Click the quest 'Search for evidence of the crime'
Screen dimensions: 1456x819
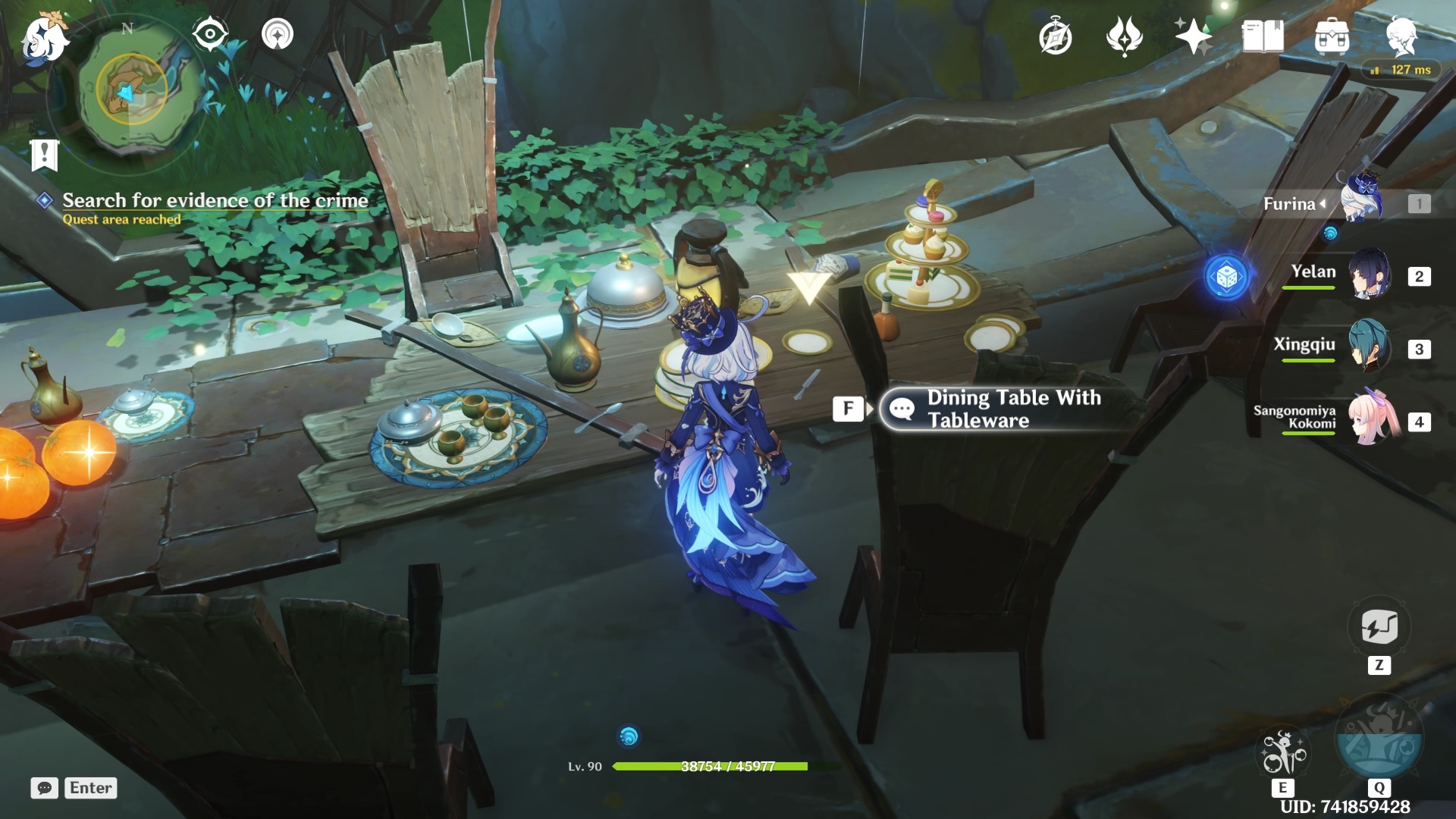(x=215, y=201)
